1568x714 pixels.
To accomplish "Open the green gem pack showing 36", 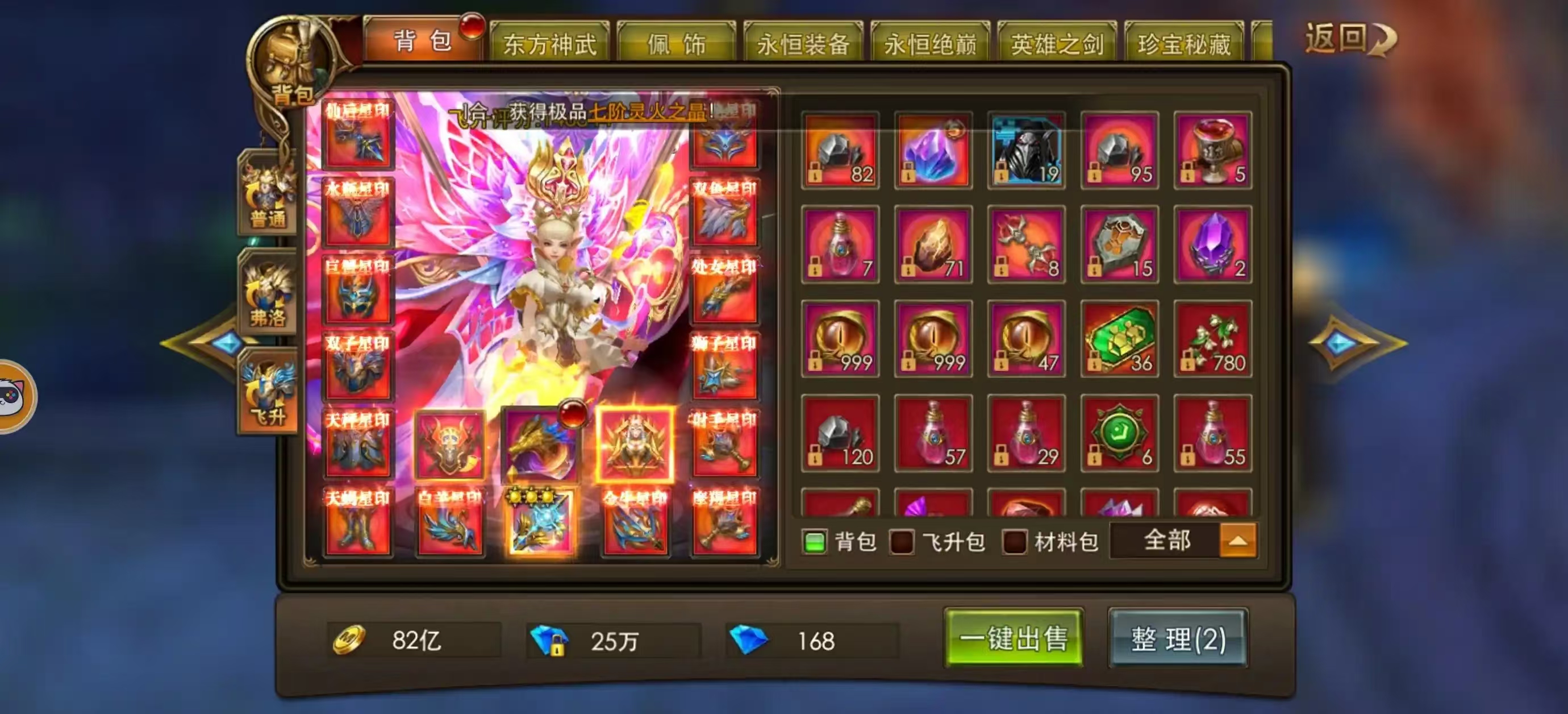I will (1120, 338).
